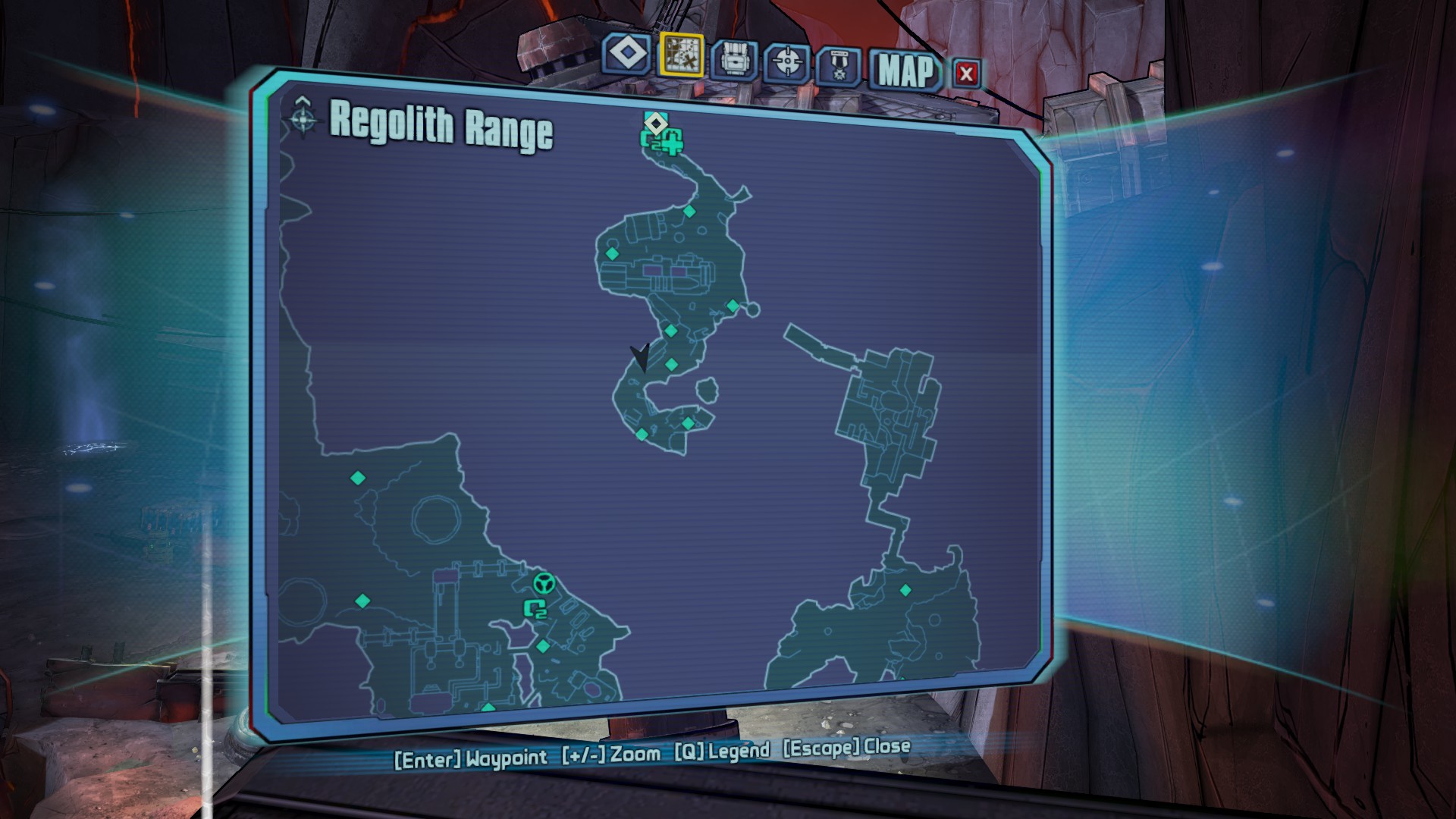Click the mission objective diamond map marker
Viewport: 1456px width, 819px height.
click(x=655, y=122)
